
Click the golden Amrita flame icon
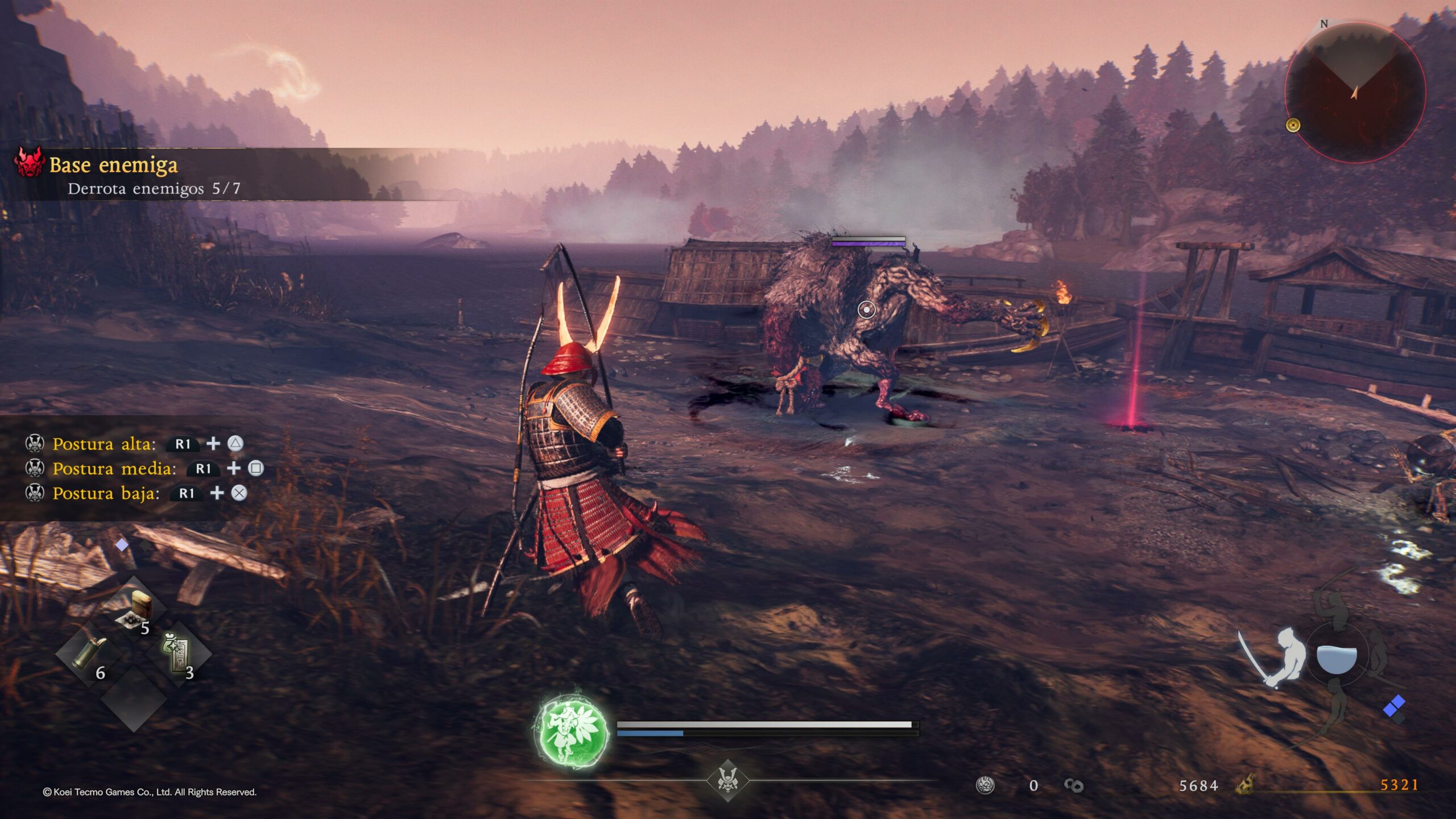(x=1246, y=784)
